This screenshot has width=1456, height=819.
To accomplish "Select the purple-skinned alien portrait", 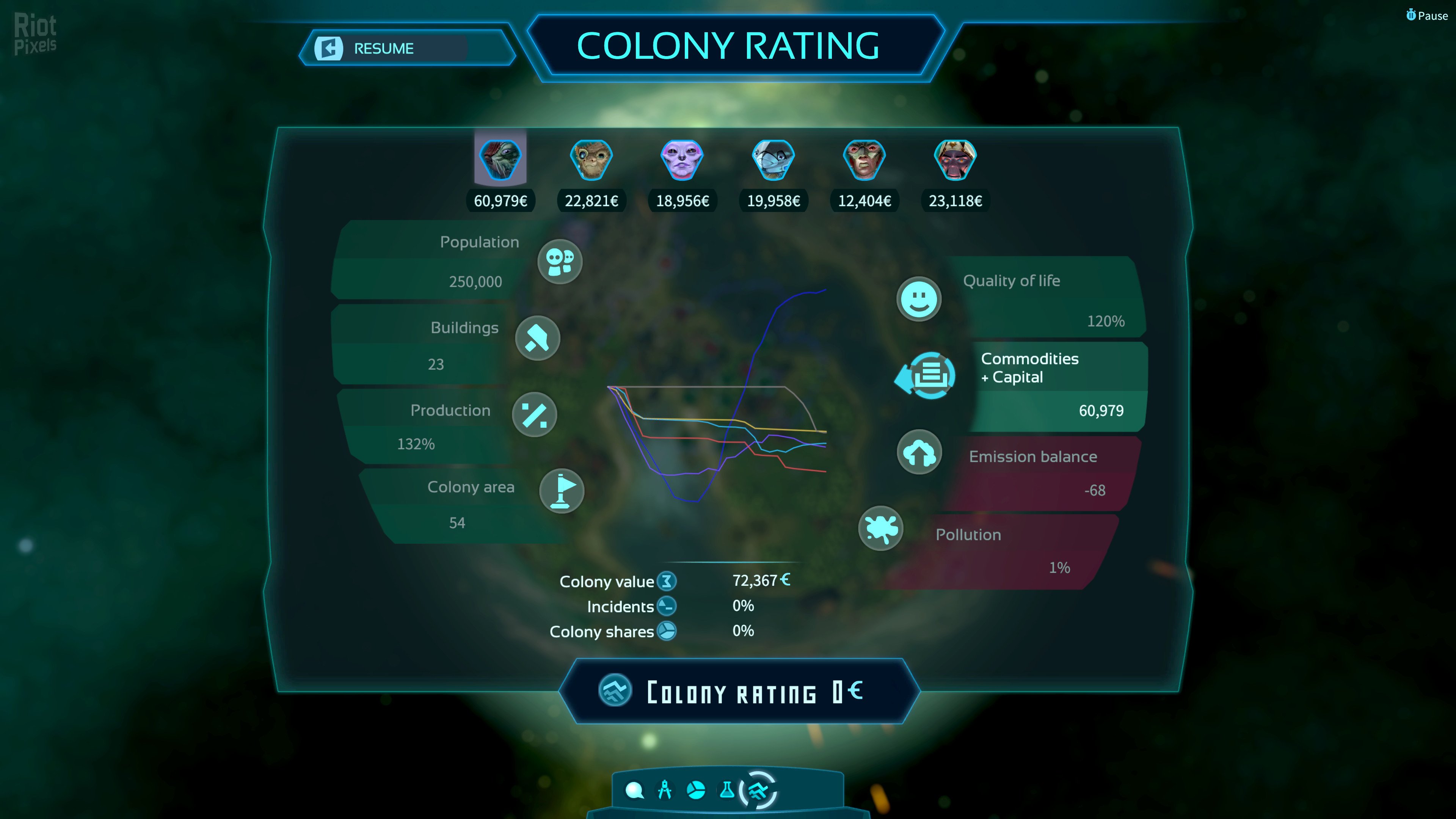I will 682,159.
